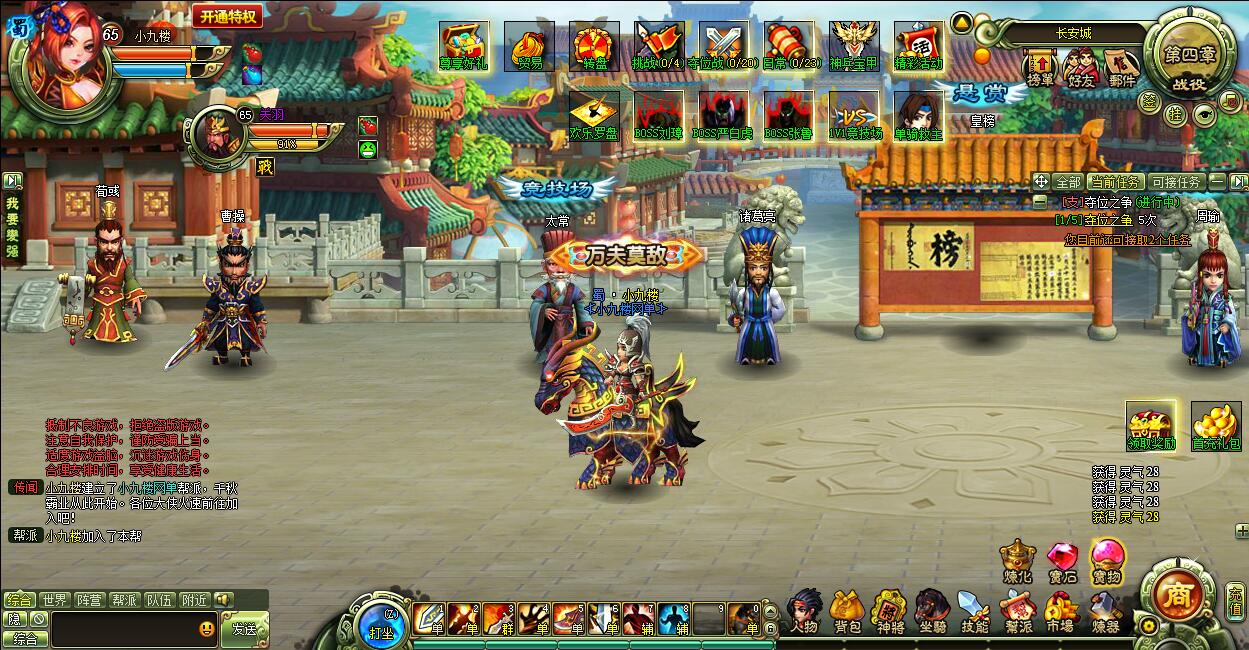1249x650 pixels.
Task: Challenge BOSS刘璋 from the event bar
Action: 659,115
